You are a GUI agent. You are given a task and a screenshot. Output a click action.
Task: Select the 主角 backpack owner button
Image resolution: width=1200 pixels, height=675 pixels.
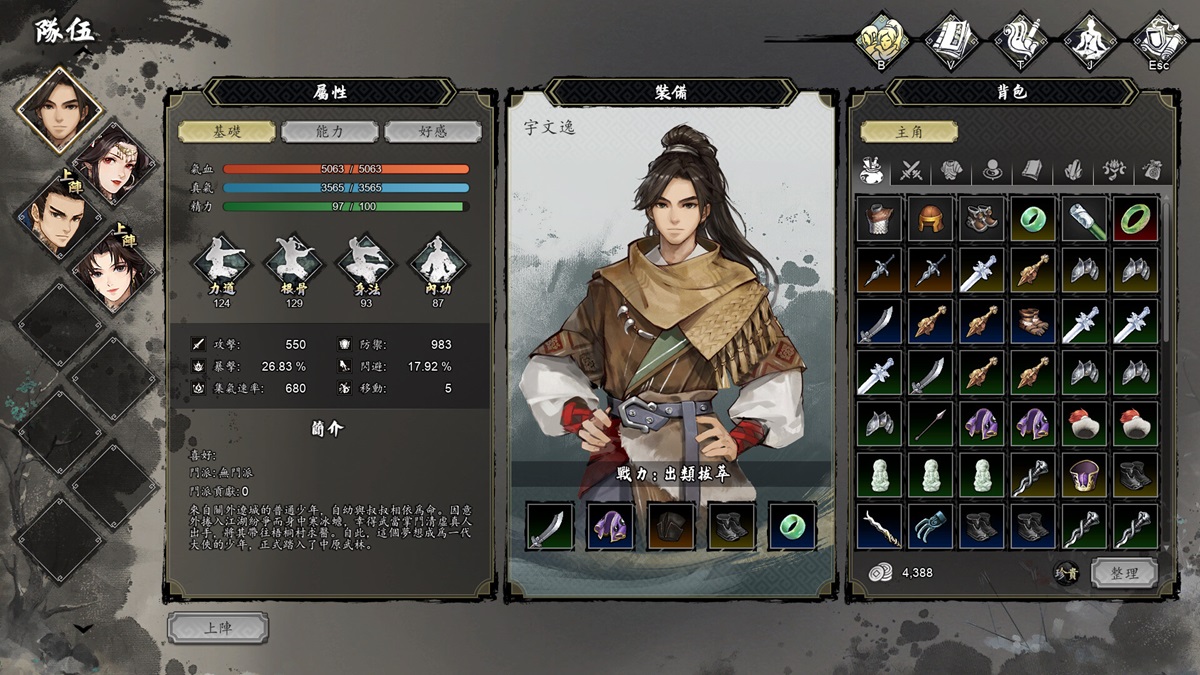[x=908, y=132]
